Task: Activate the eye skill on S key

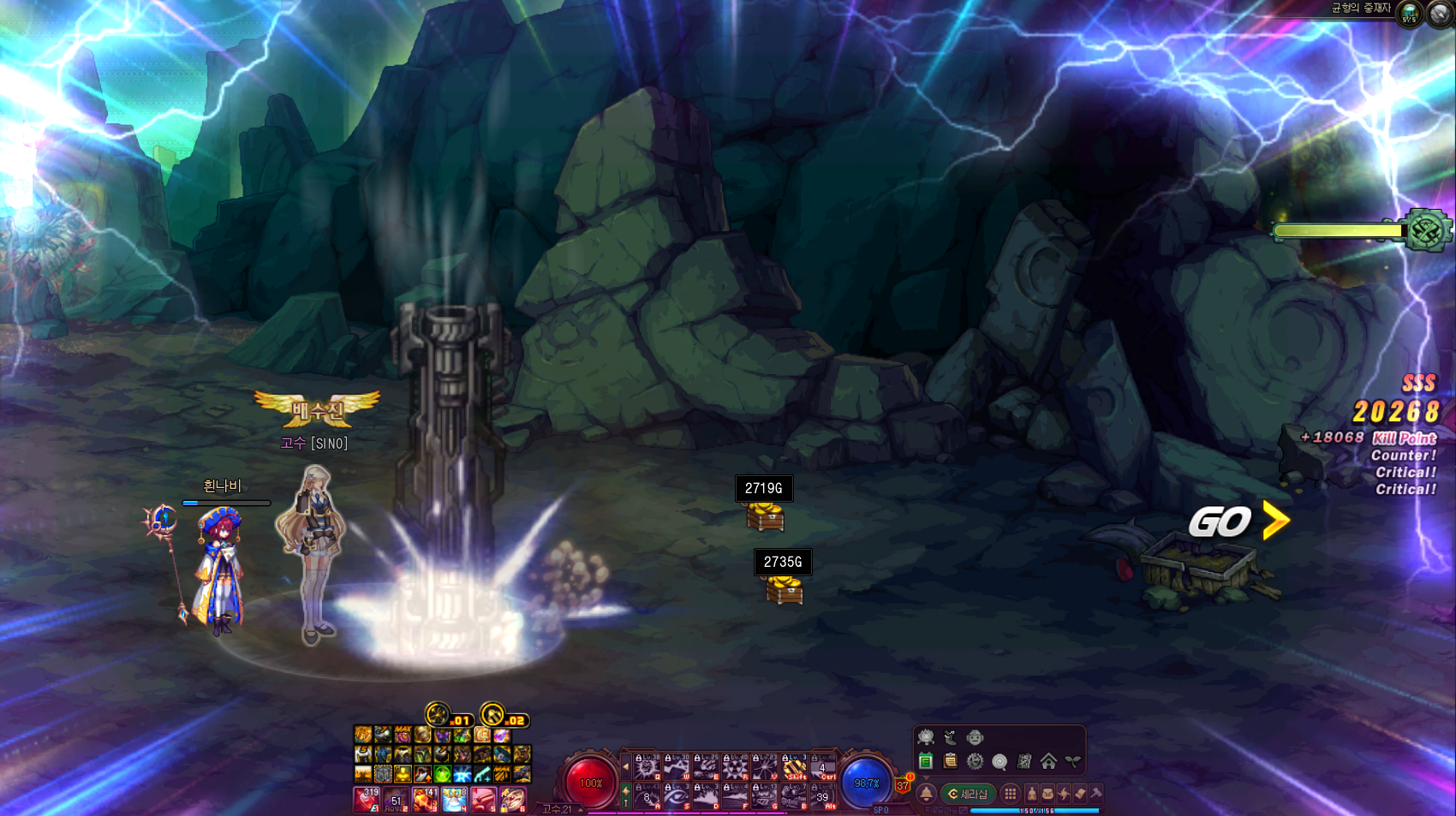Action: tap(677, 797)
